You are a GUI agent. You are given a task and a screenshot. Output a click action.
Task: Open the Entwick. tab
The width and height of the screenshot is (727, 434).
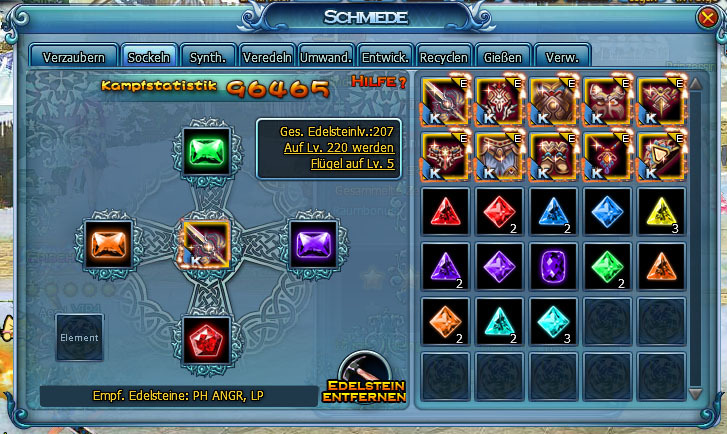[x=385, y=56]
